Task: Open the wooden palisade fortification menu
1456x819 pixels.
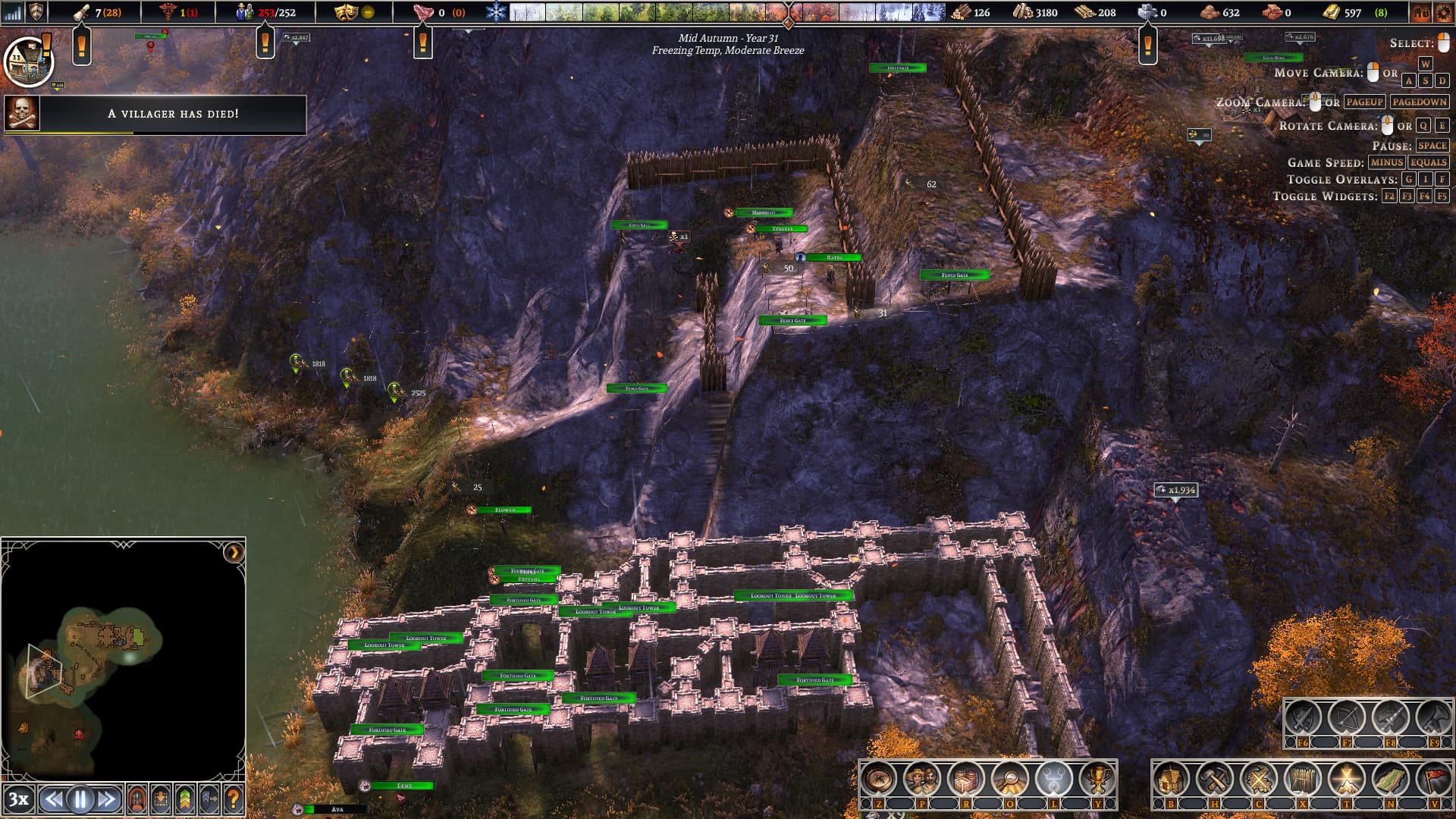Action: tap(1303, 779)
